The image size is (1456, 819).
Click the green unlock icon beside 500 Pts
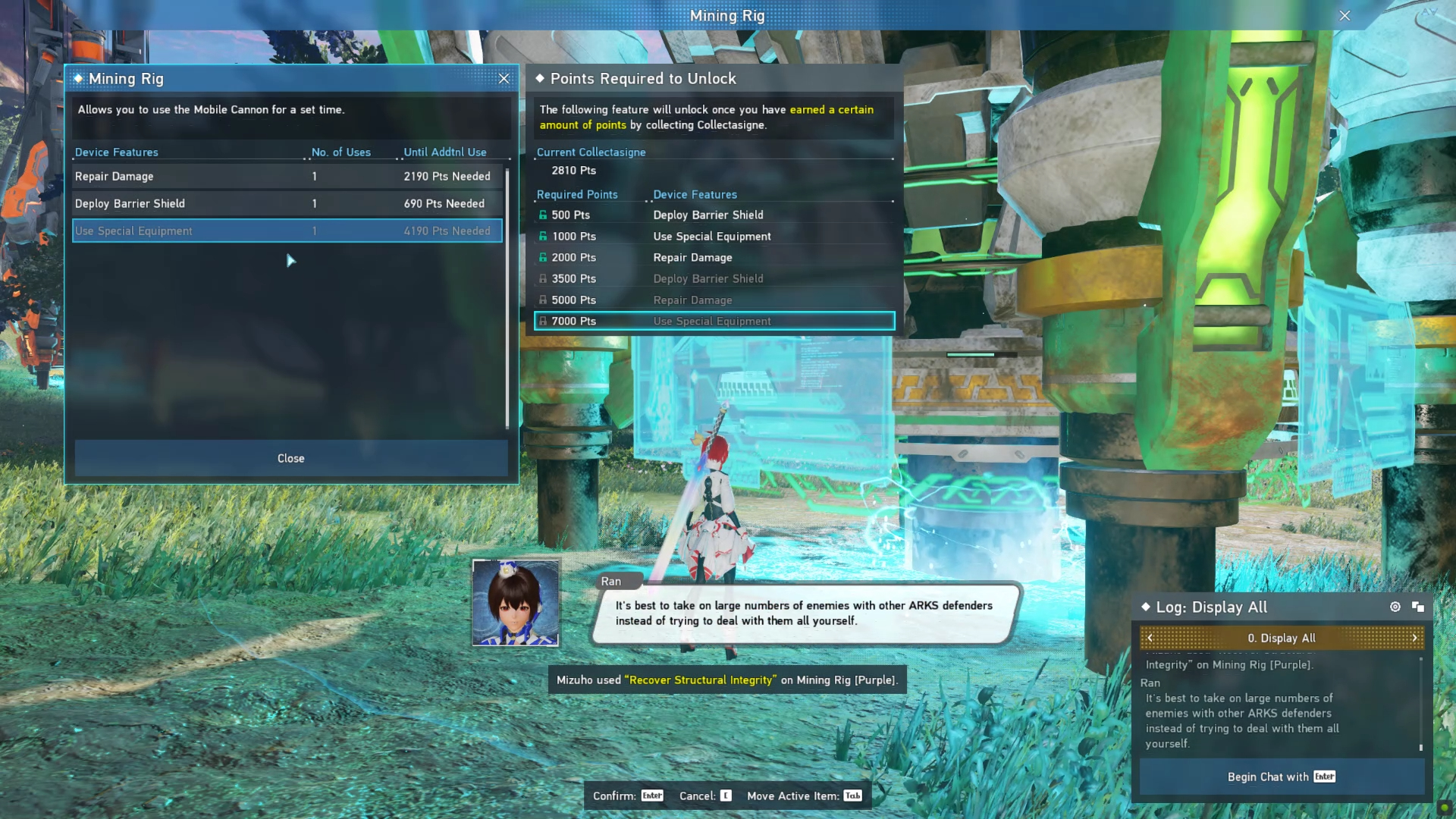(543, 215)
